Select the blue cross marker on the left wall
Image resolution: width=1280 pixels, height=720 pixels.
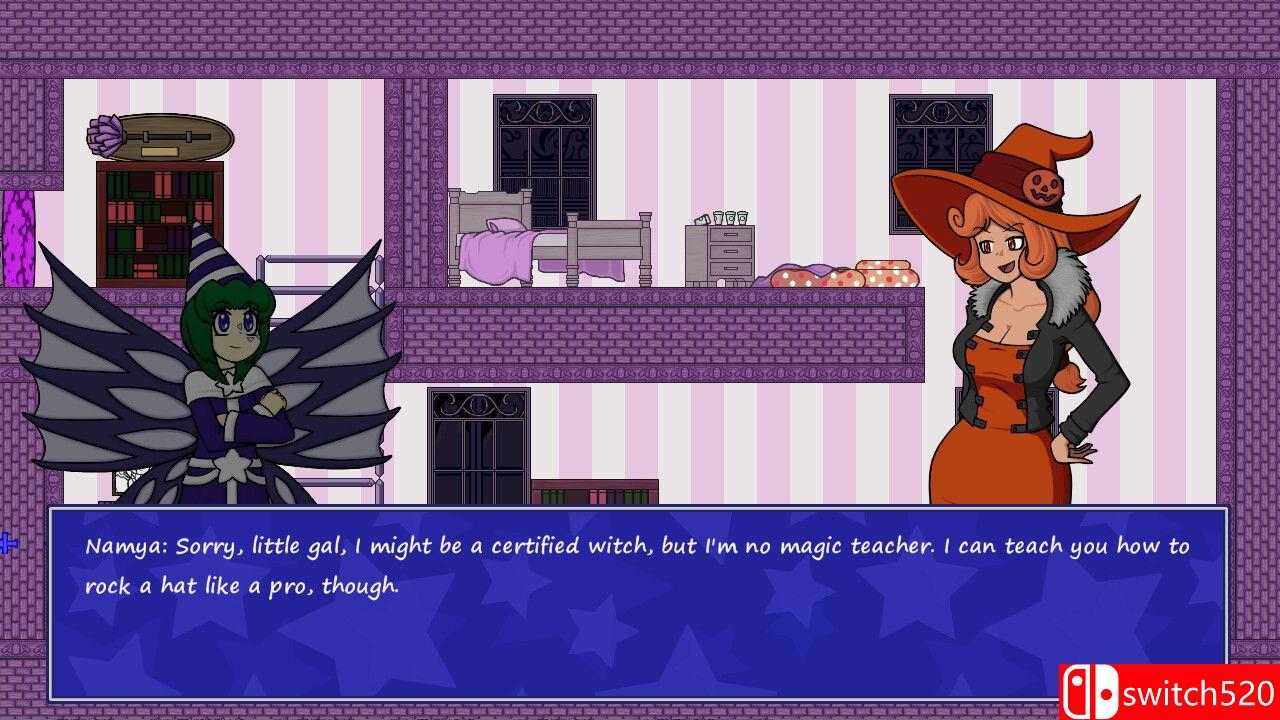tap(6, 543)
